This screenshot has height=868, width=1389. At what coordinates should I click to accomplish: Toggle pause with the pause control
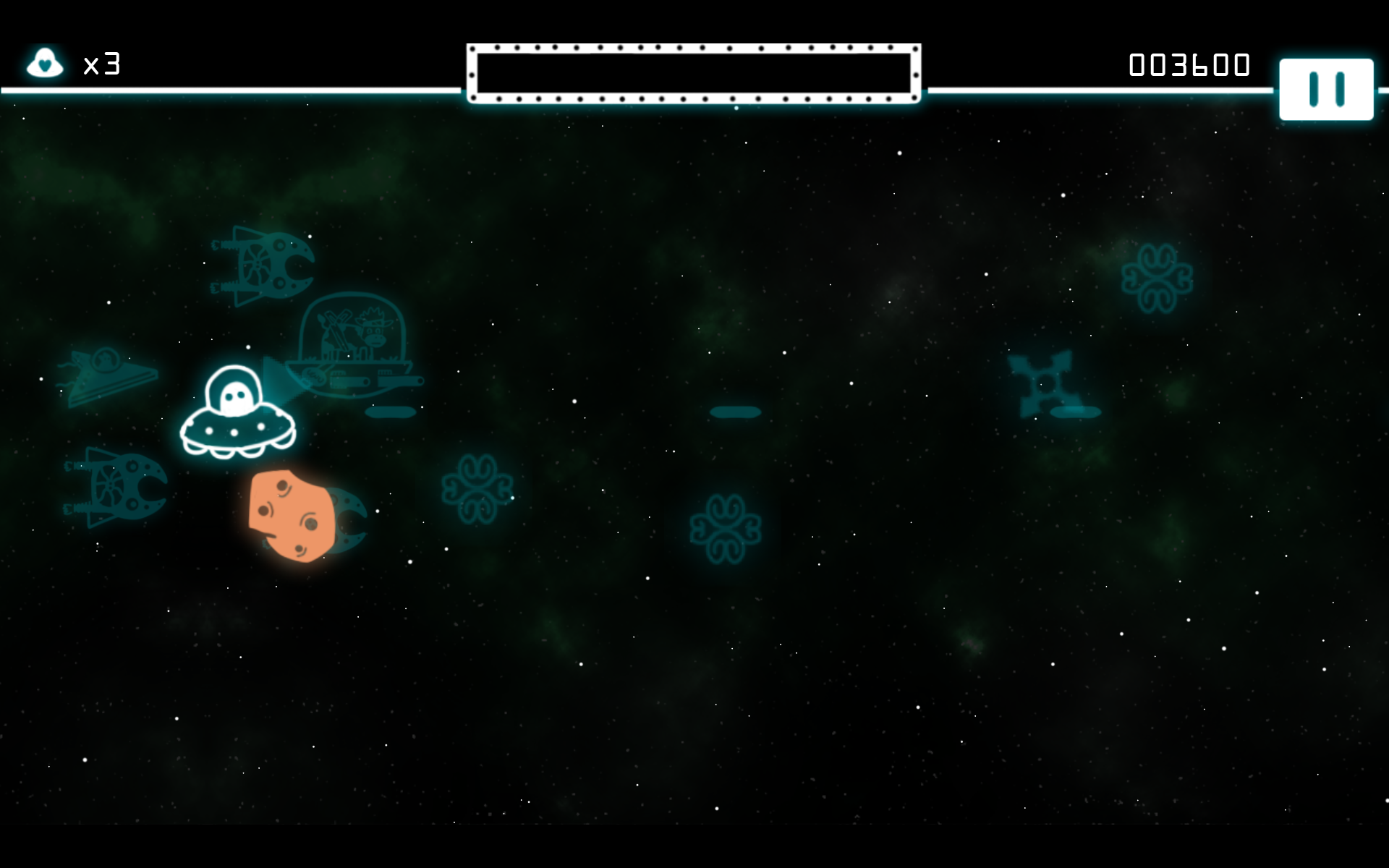point(1328,90)
